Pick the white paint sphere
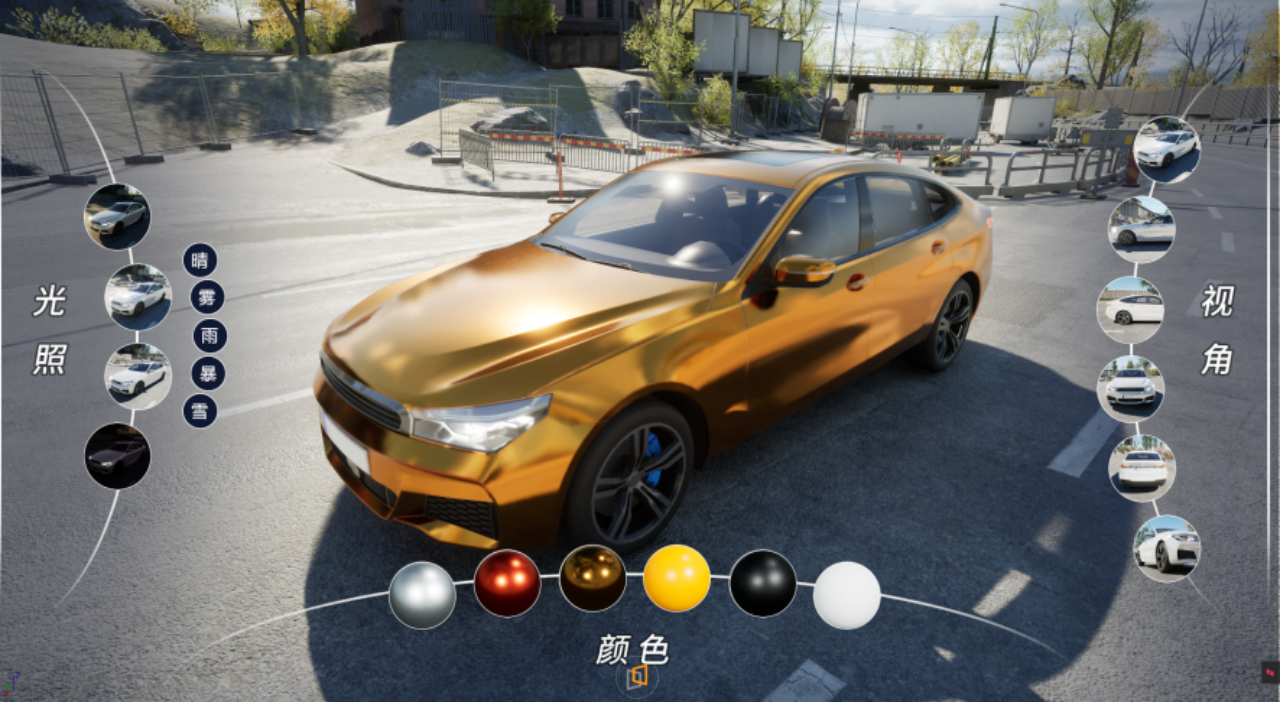Image resolution: width=1280 pixels, height=702 pixels. 847,595
